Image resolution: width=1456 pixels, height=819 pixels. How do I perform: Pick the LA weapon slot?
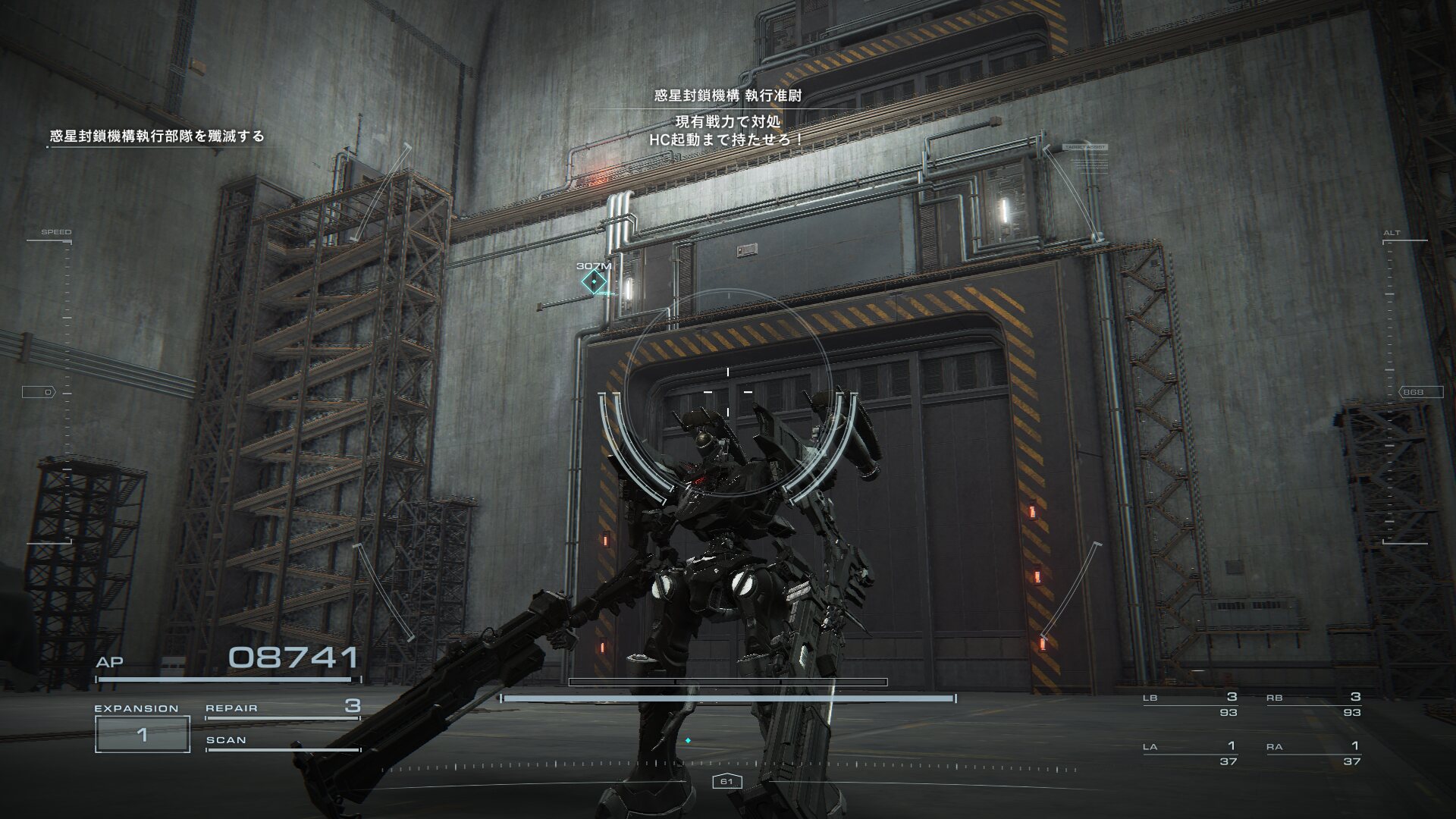[1191, 754]
